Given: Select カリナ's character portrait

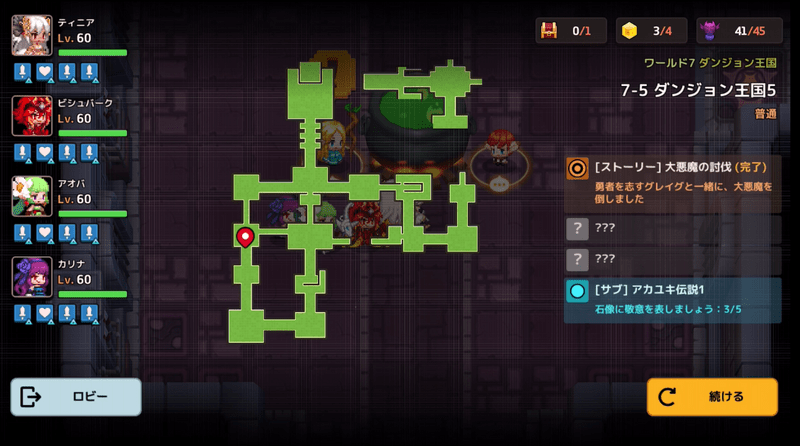Looking at the screenshot, I should 32,277.
